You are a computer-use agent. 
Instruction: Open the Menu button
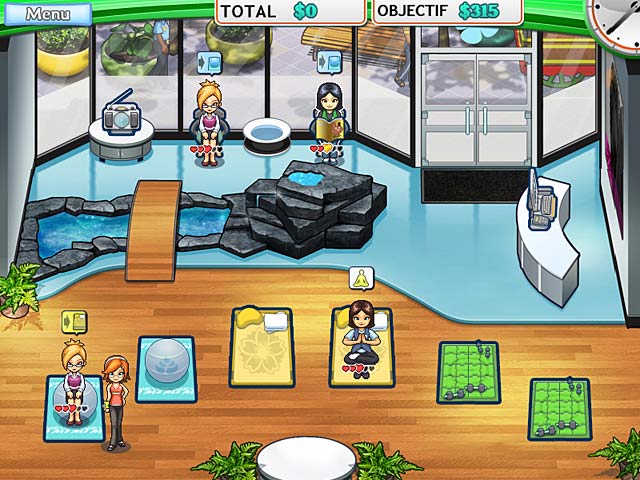coord(47,14)
